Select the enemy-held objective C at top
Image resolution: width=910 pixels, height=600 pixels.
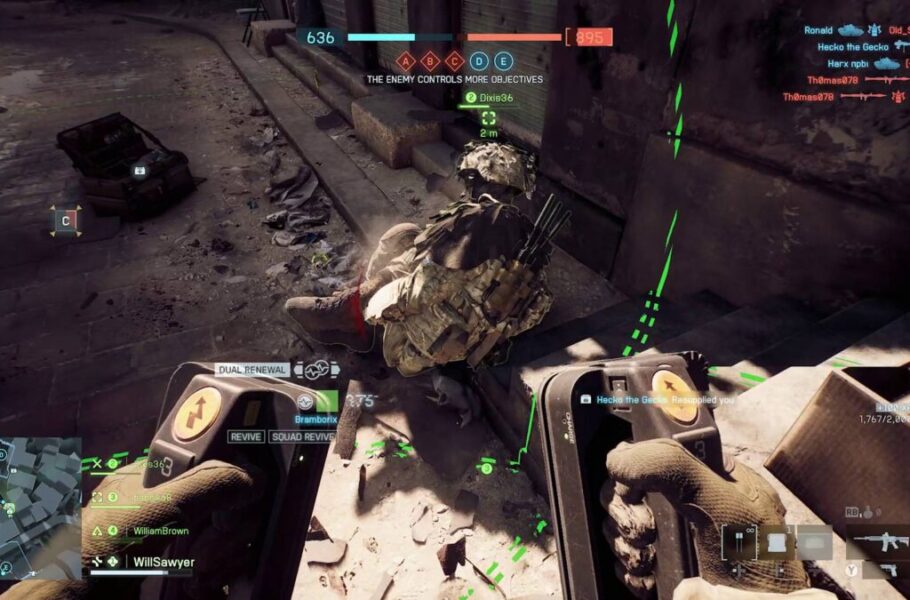click(x=454, y=60)
